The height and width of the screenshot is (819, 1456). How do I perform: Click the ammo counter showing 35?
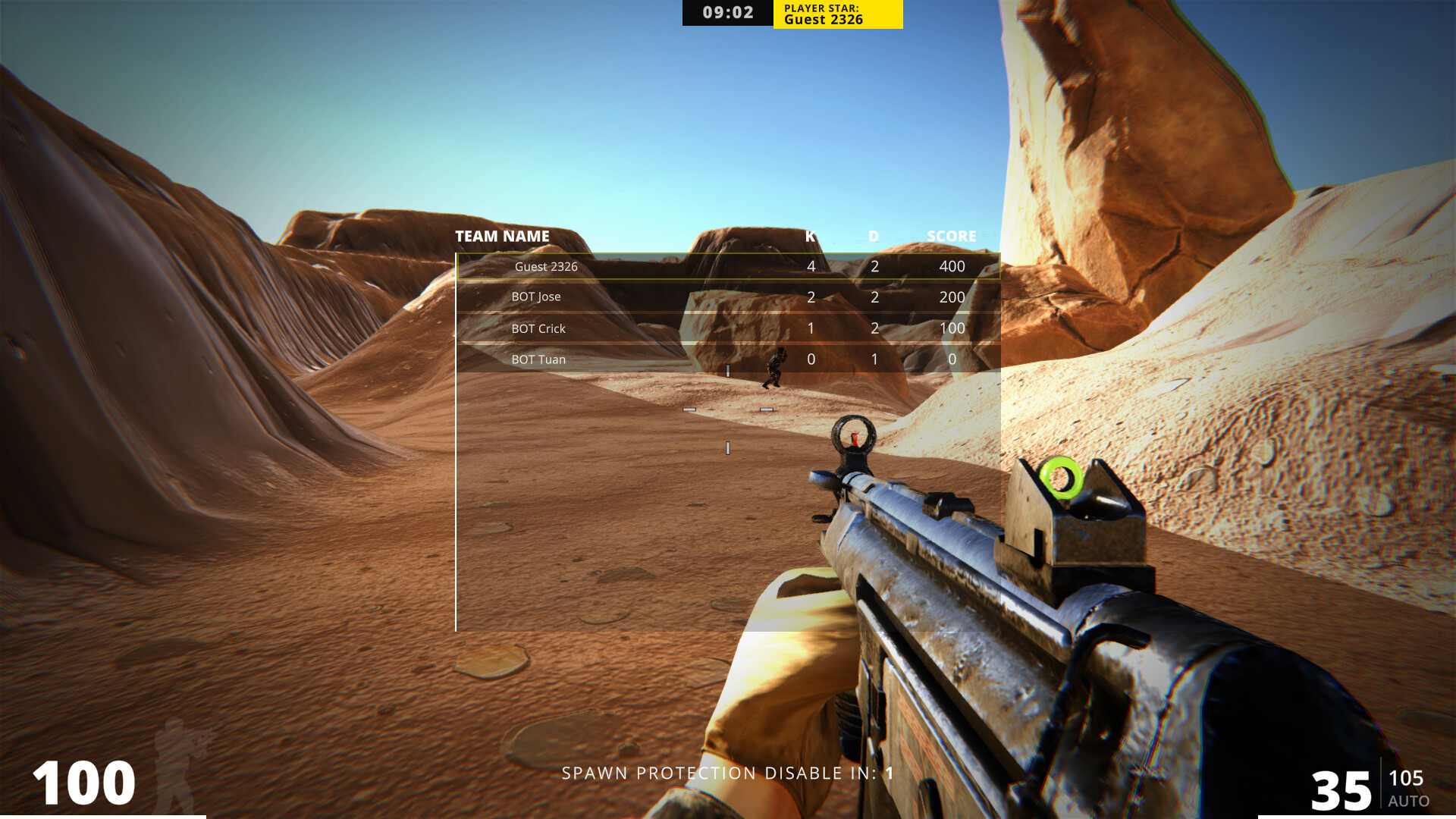point(1339,789)
